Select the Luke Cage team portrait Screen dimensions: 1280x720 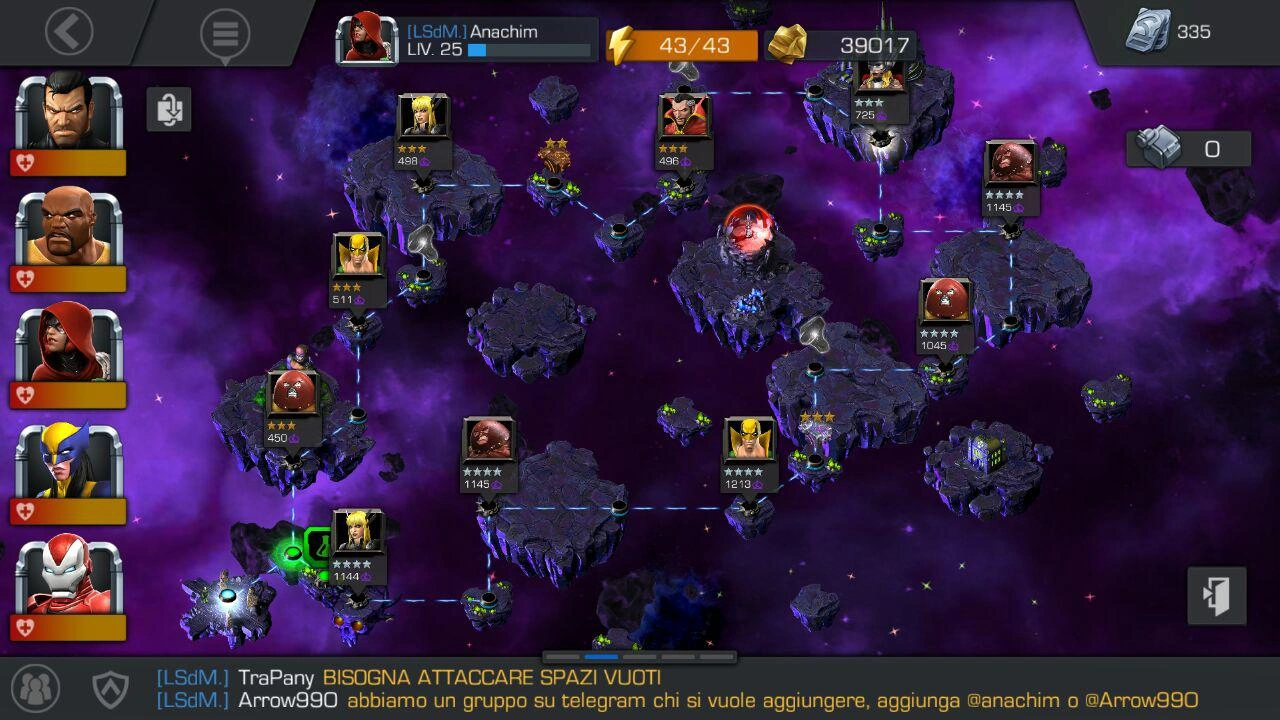(69, 228)
